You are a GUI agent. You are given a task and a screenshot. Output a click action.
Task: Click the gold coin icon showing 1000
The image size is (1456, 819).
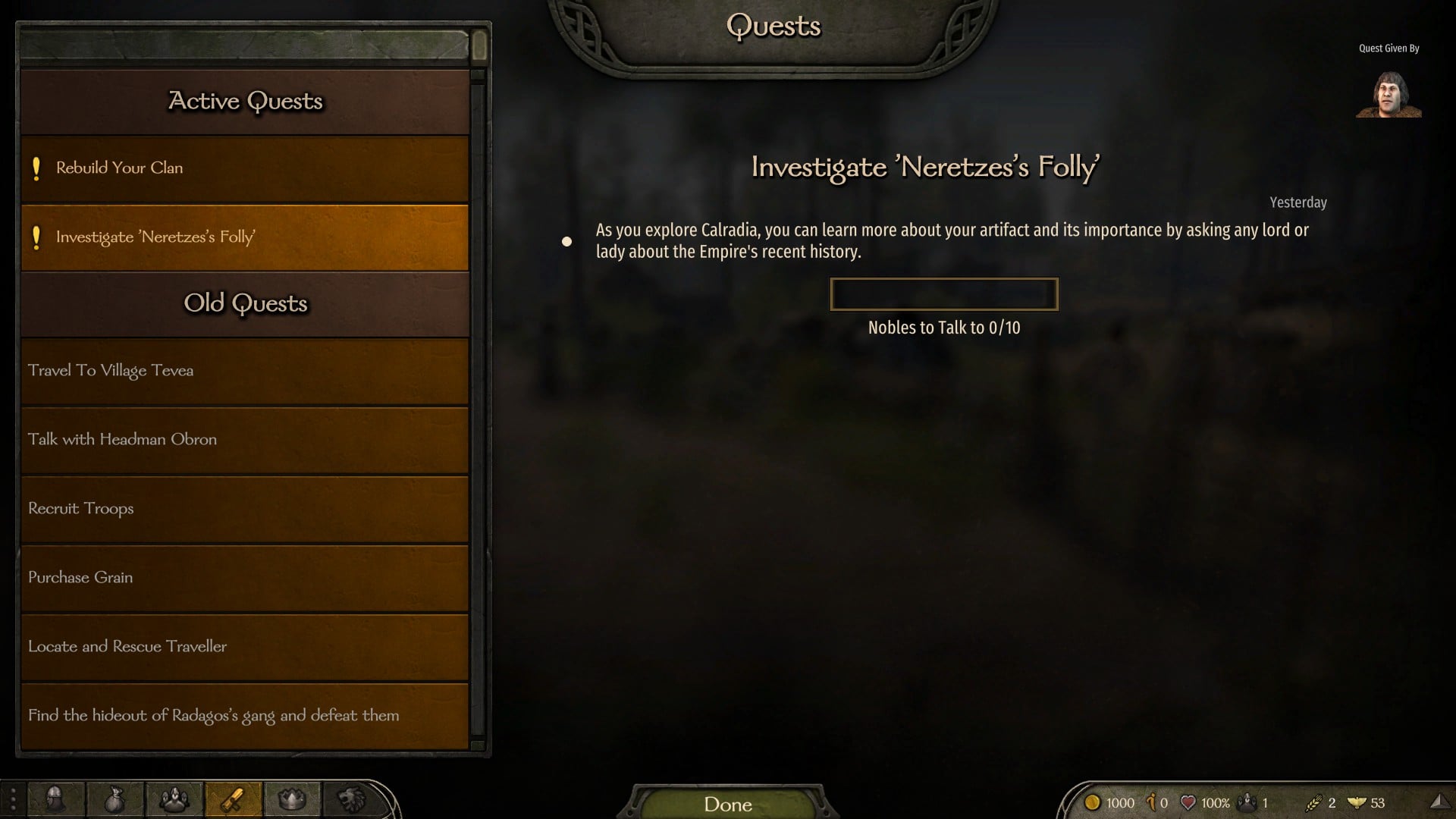1094,802
